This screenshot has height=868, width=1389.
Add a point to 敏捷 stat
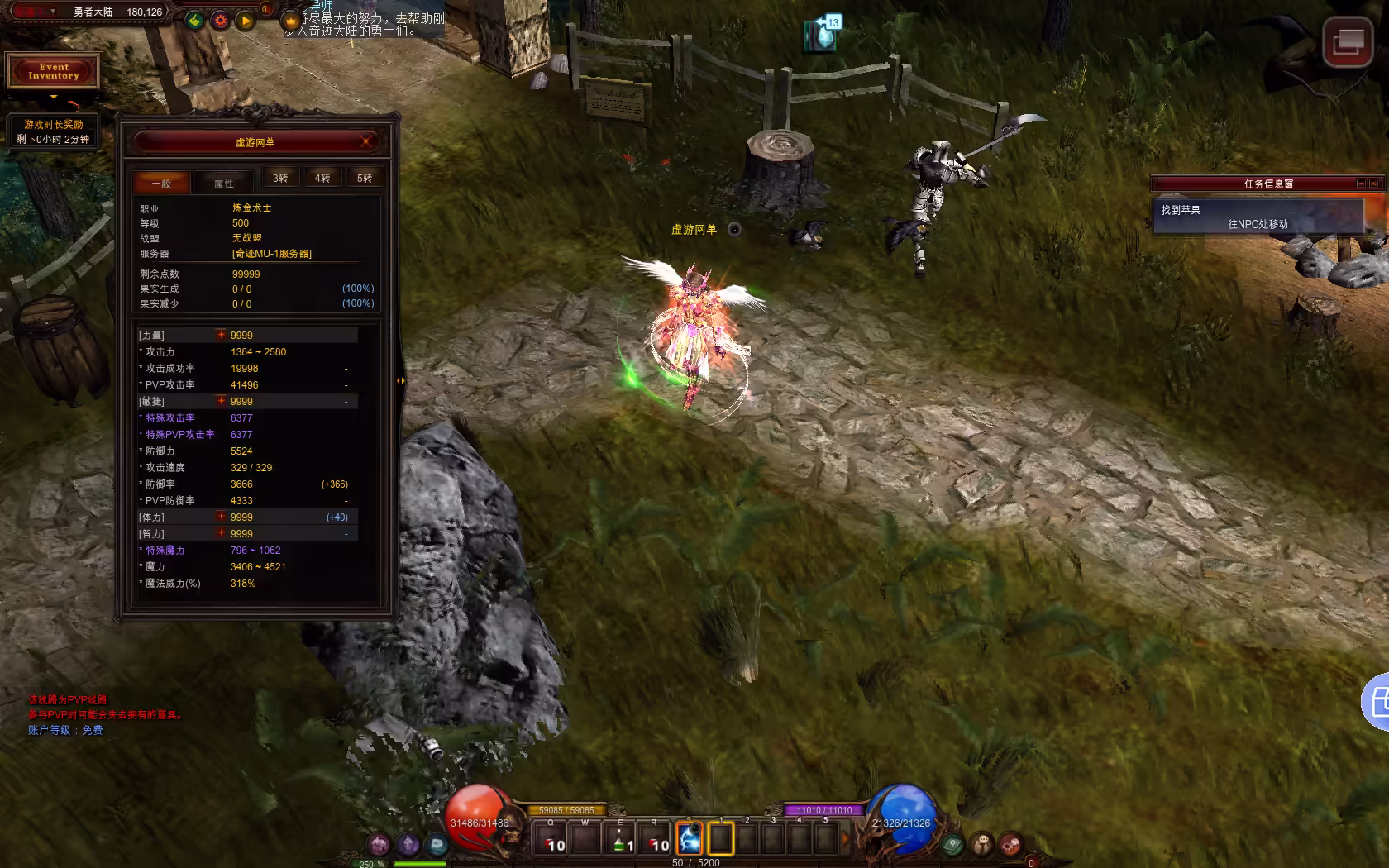(x=221, y=401)
